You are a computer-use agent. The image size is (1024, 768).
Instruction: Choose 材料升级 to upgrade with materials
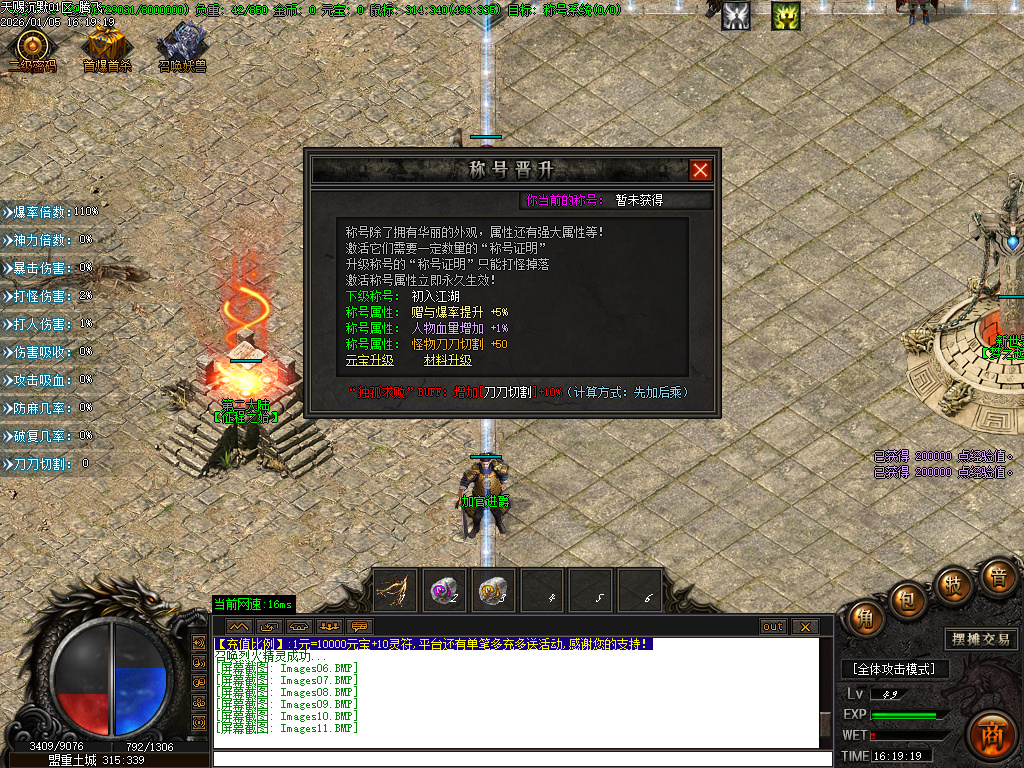tap(447, 360)
